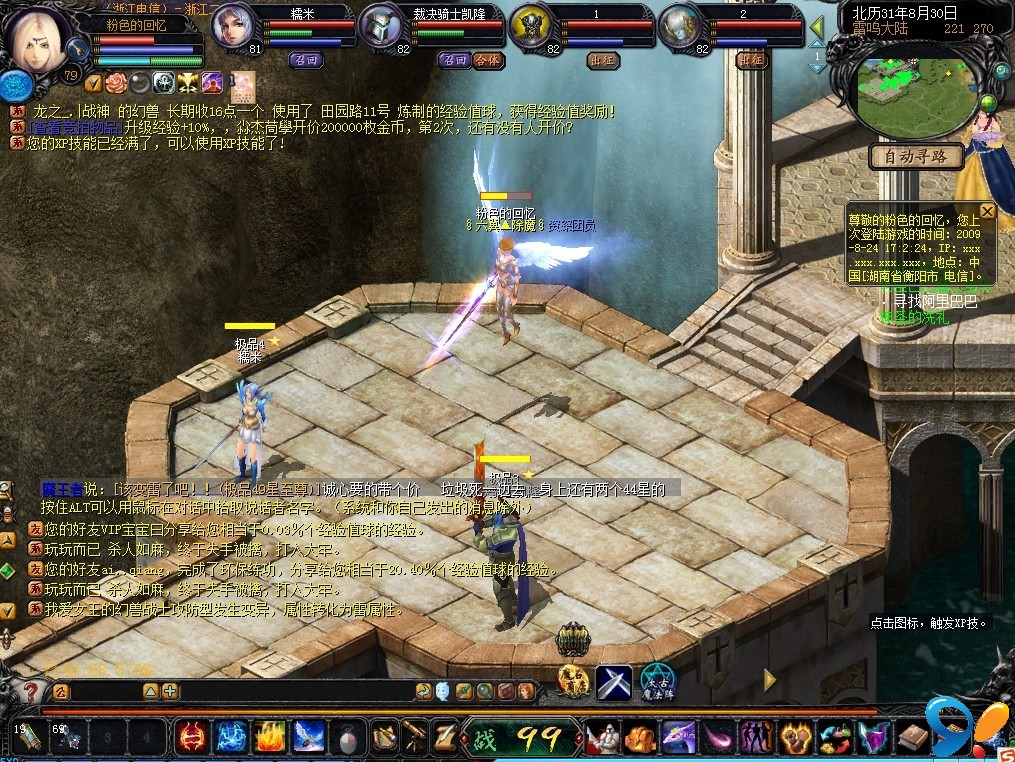Open the 太古魔法阵 icon

[659, 682]
